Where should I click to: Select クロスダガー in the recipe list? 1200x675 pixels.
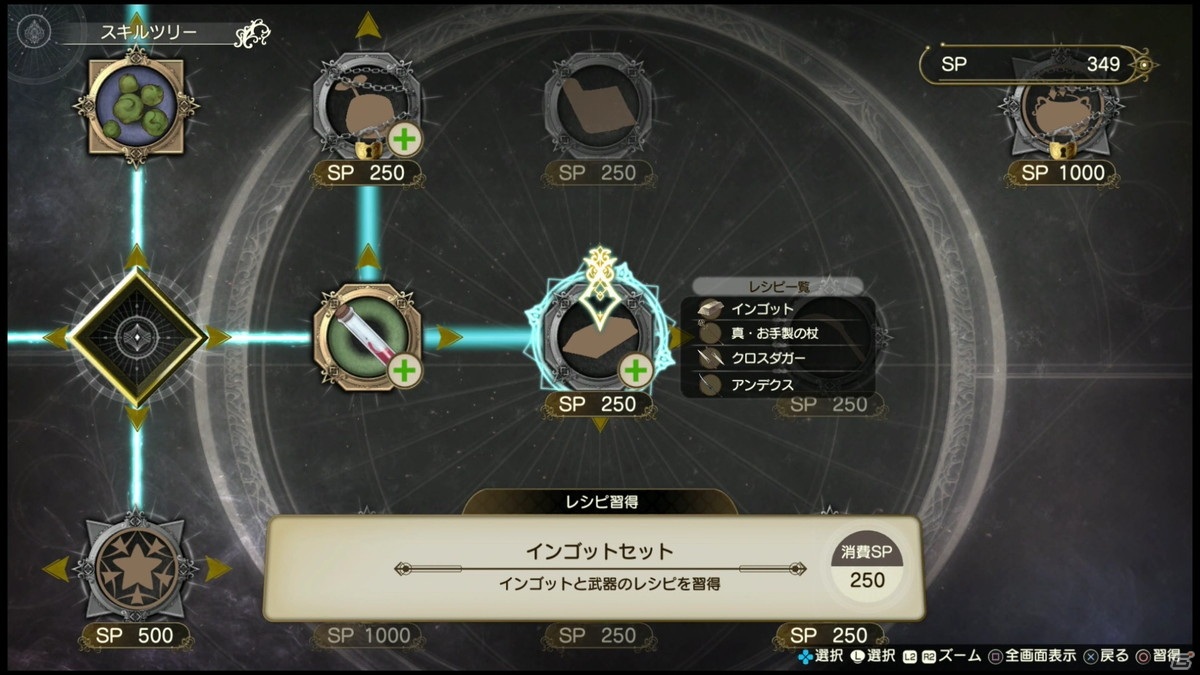pos(768,358)
